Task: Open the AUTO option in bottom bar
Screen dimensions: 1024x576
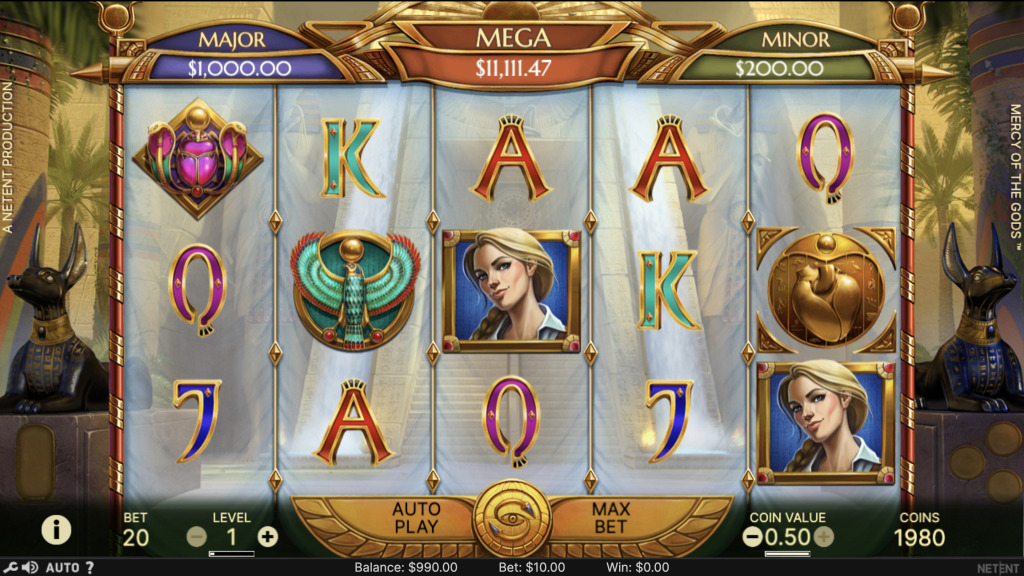Action: (x=62, y=568)
